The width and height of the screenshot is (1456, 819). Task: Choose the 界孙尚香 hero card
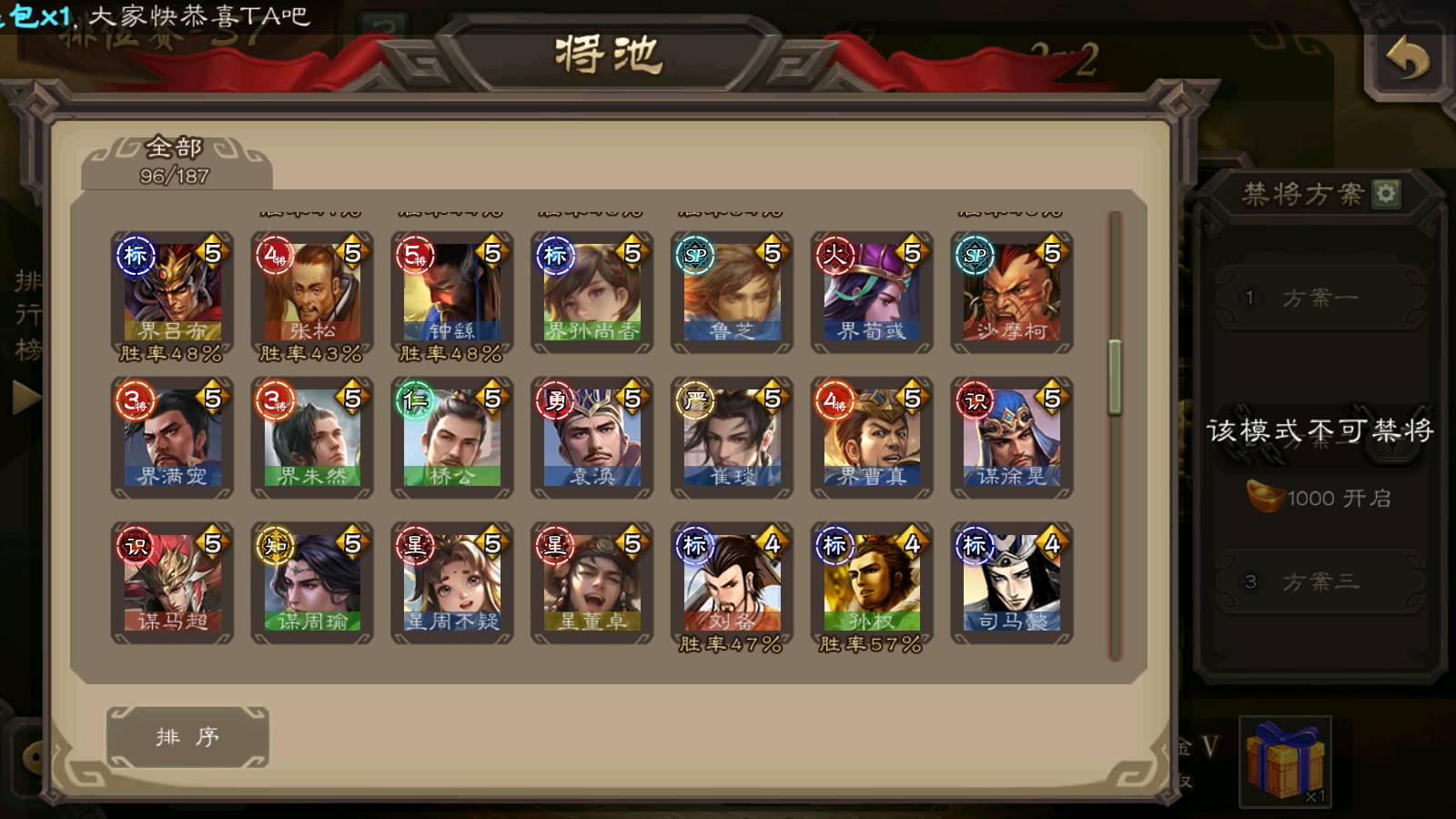592,291
